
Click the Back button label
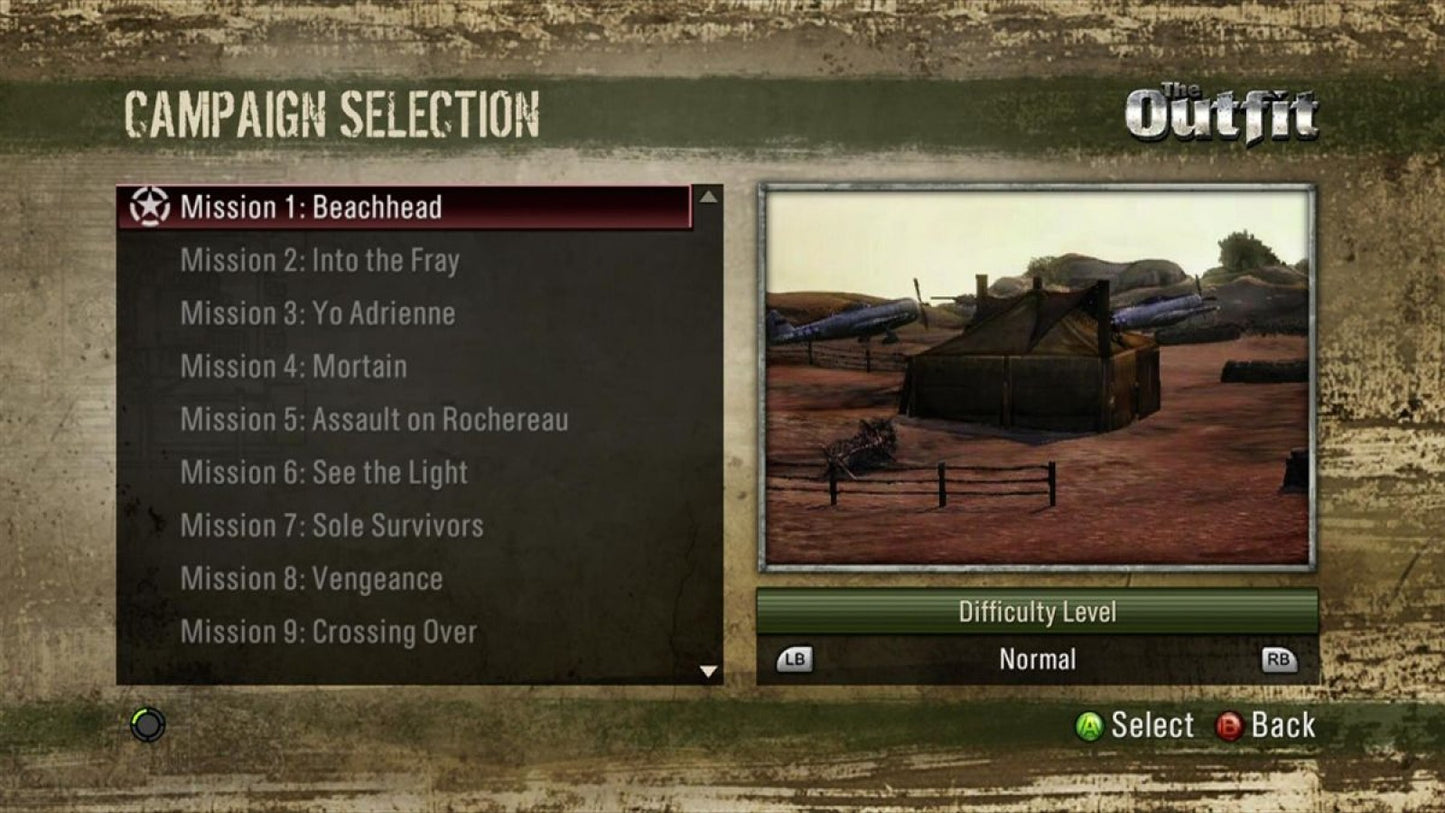pos(1283,725)
